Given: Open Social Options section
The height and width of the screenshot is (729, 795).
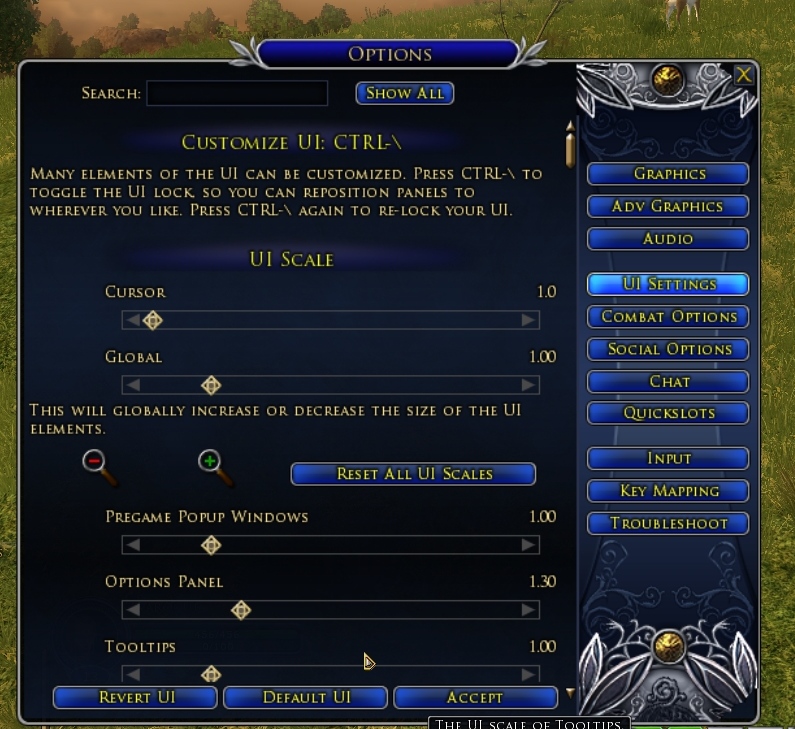Looking at the screenshot, I should click(x=668, y=349).
